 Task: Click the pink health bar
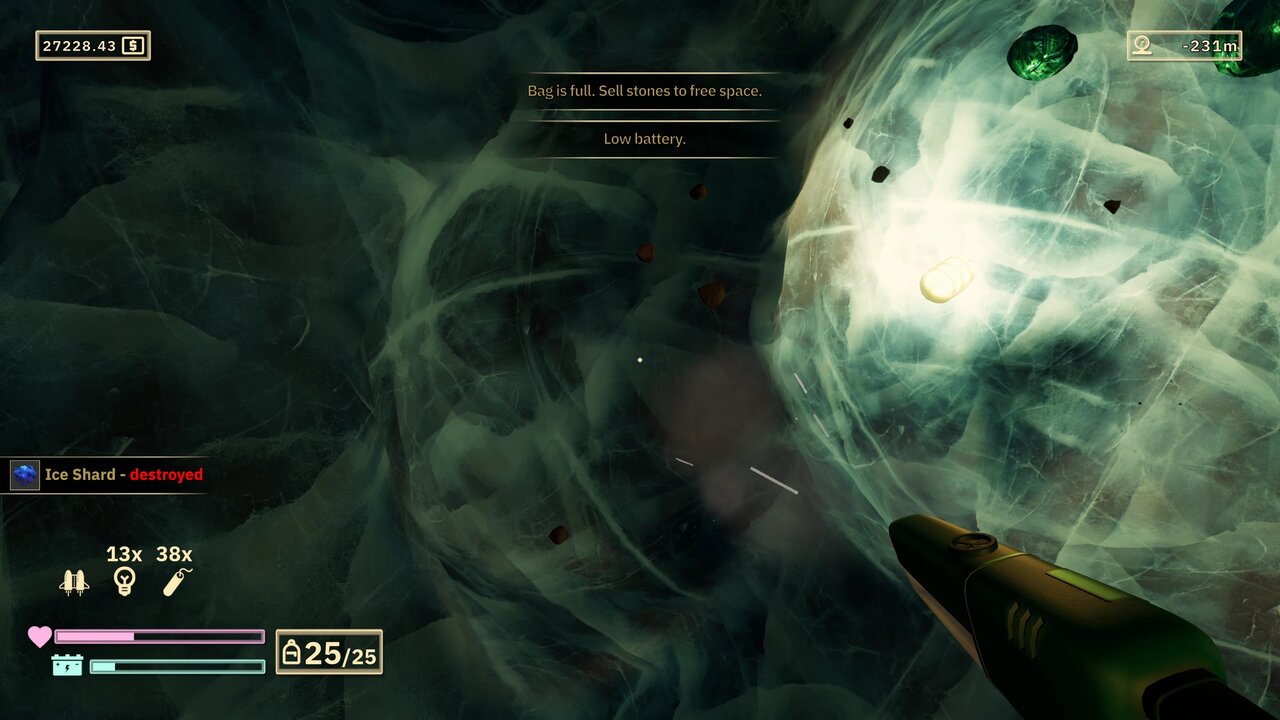(x=158, y=635)
